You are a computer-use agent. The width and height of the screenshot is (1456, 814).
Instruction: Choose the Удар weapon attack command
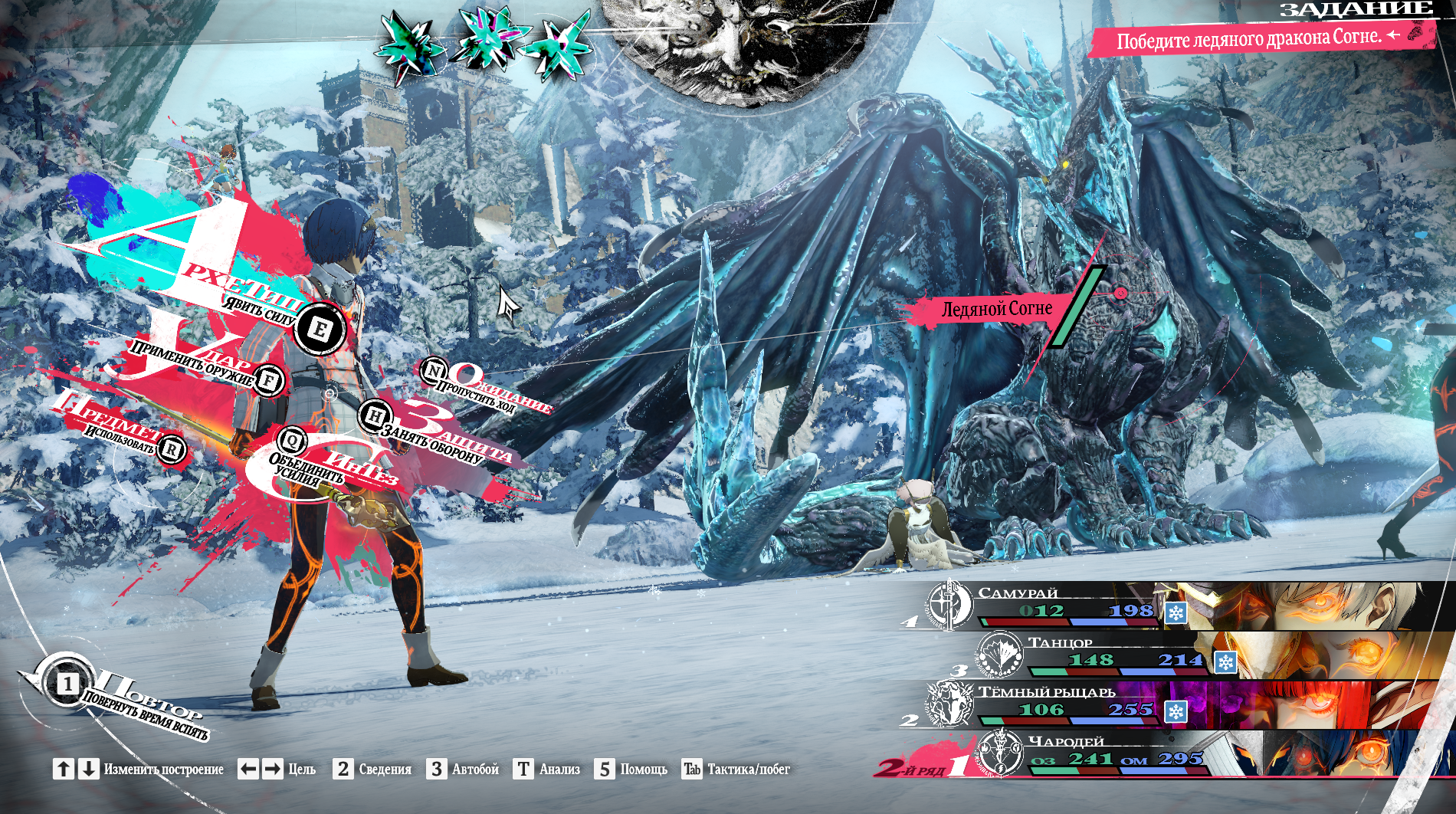pos(268,379)
